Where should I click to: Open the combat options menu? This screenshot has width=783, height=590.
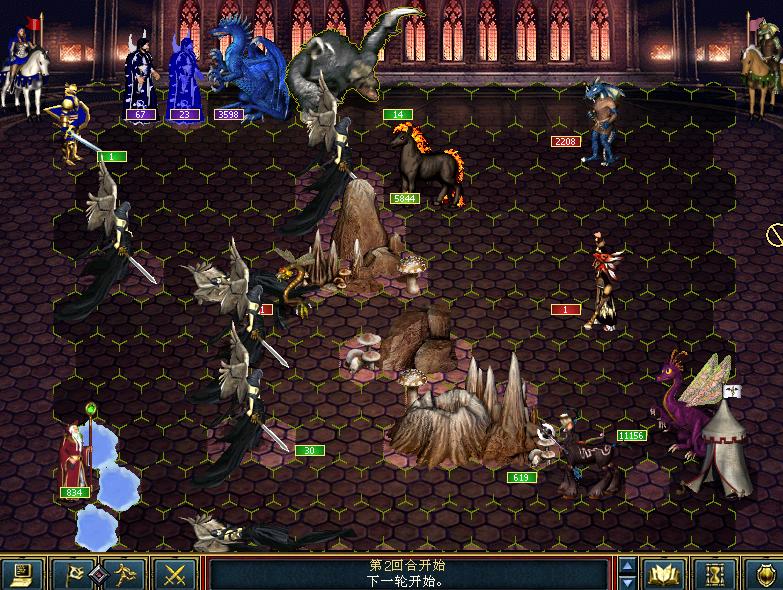coord(21,574)
